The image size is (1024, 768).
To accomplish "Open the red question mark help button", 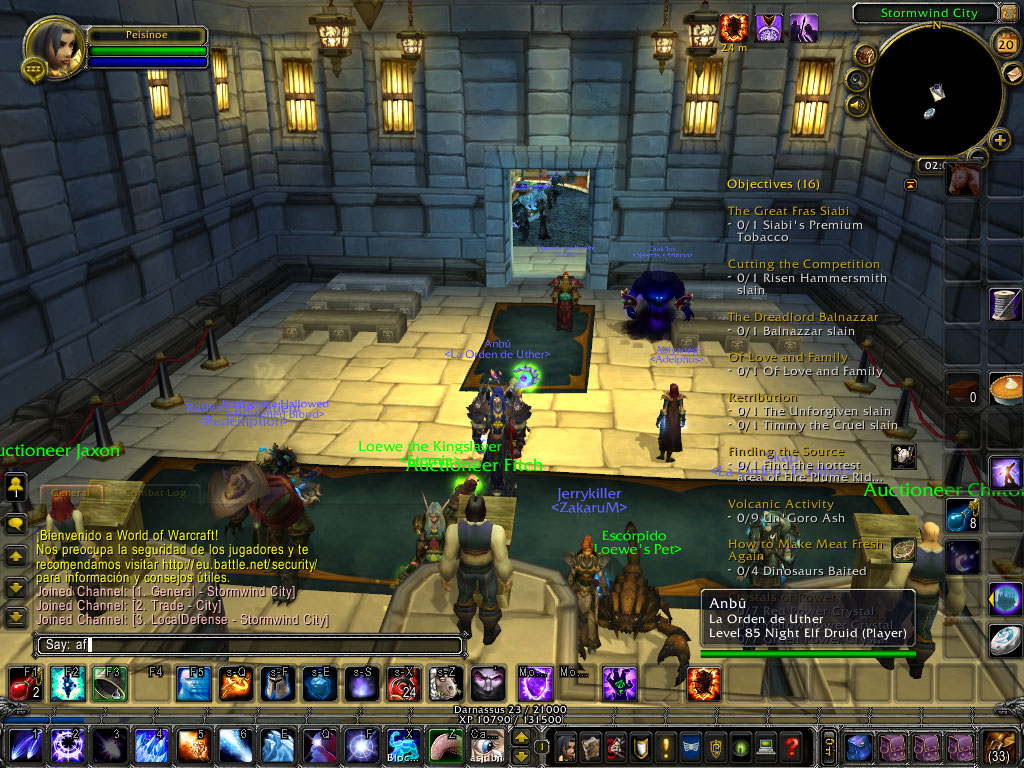I will (792, 746).
